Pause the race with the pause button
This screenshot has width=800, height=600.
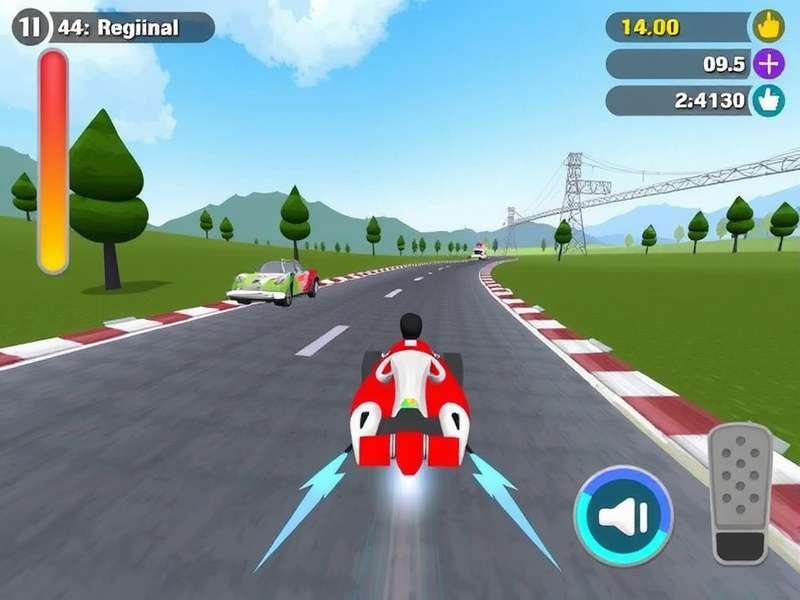(x=29, y=28)
